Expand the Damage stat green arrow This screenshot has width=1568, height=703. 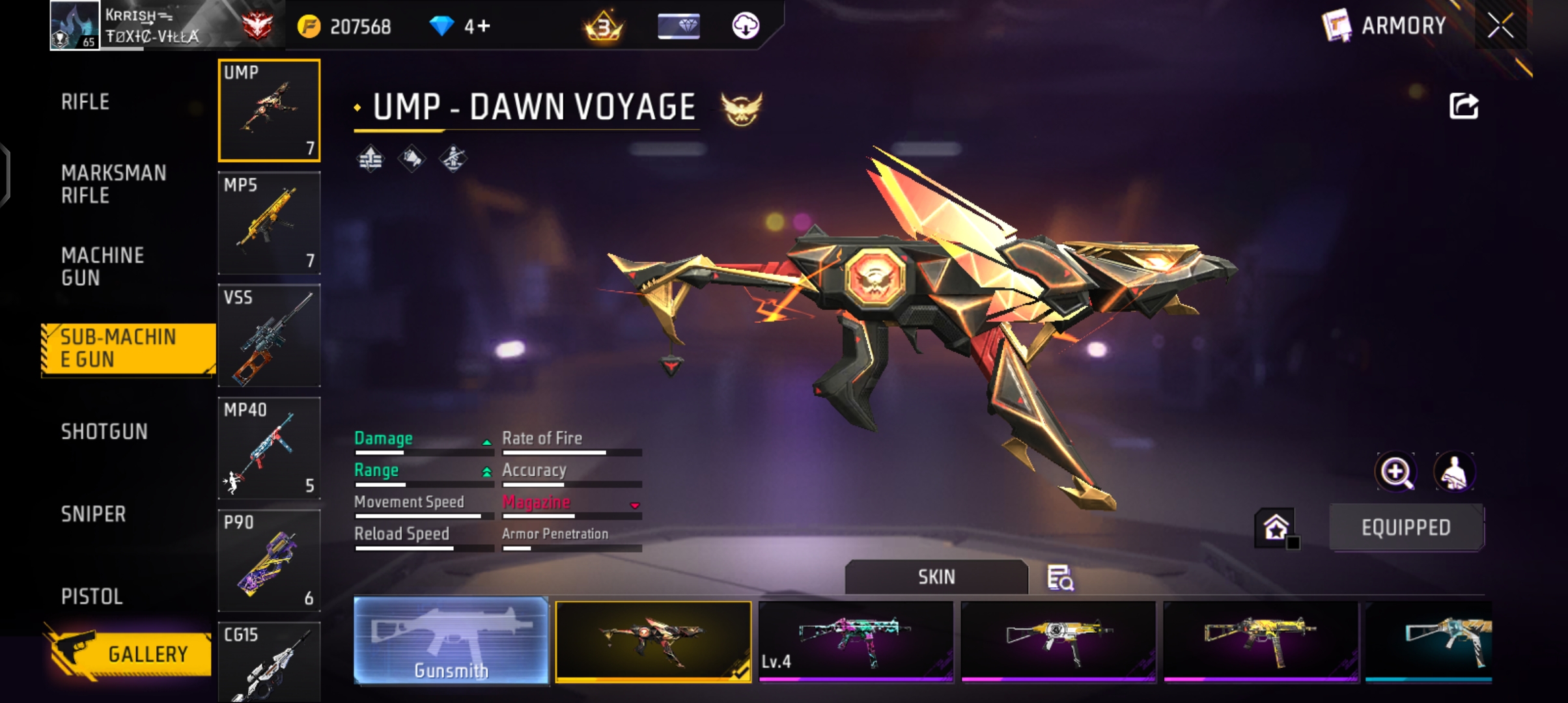pos(486,441)
